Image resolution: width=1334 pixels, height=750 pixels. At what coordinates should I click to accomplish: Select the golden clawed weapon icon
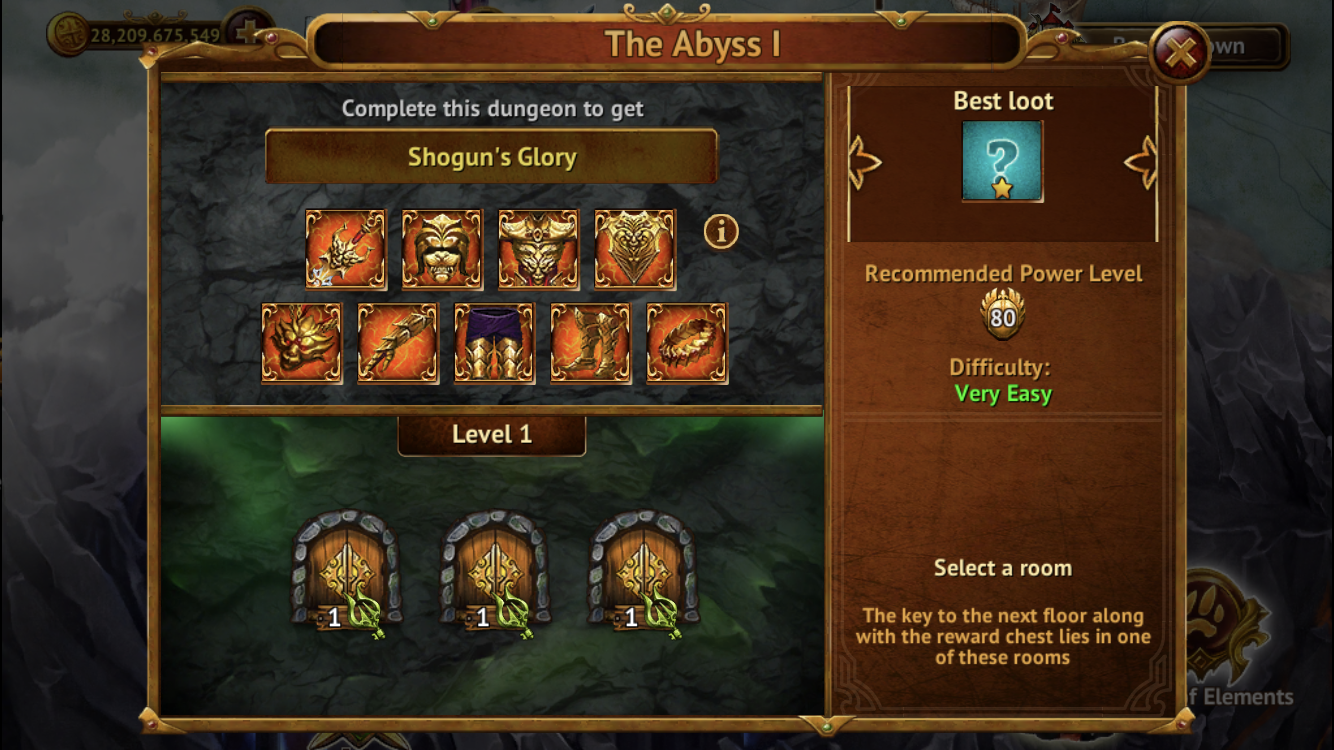(x=345, y=249)
